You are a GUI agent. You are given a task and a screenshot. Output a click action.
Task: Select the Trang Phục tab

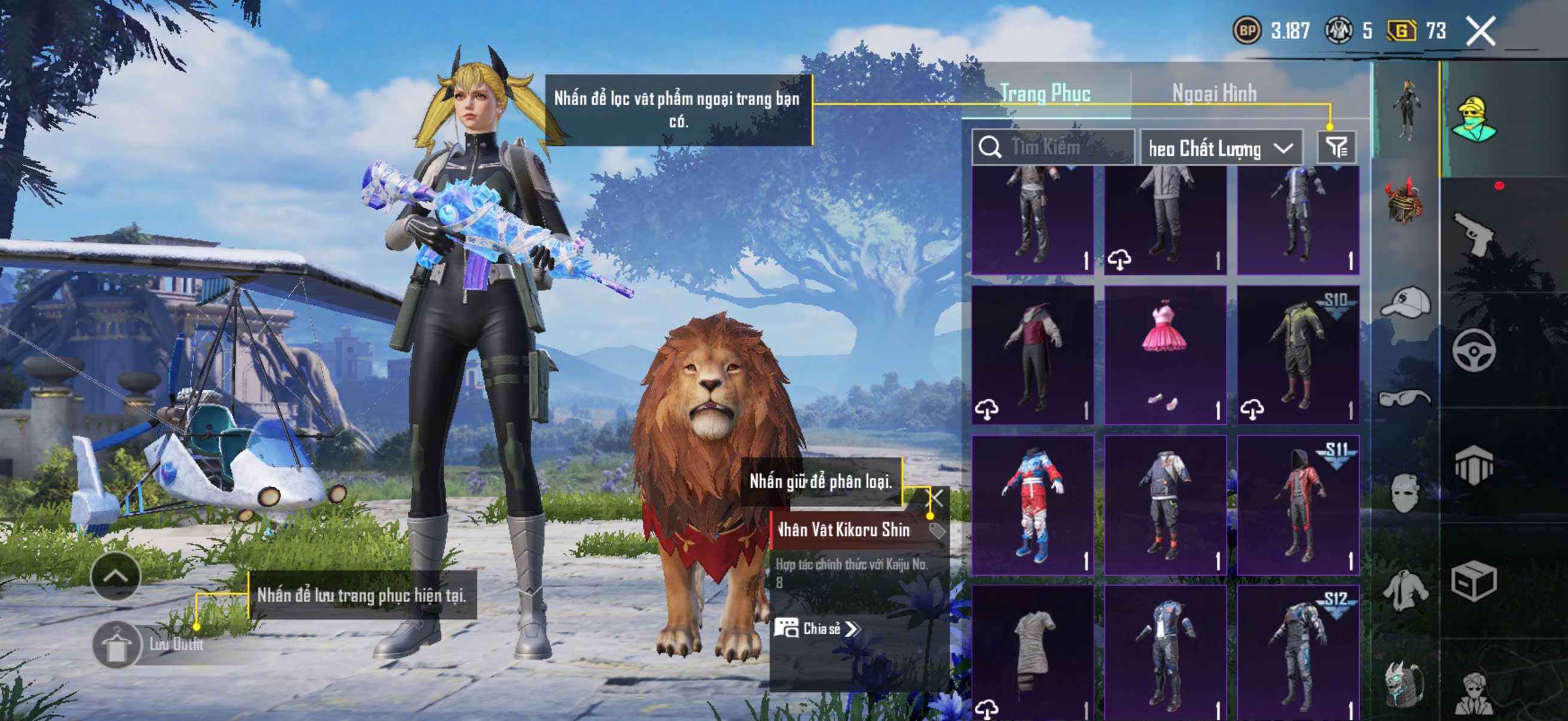(1045, 94)
